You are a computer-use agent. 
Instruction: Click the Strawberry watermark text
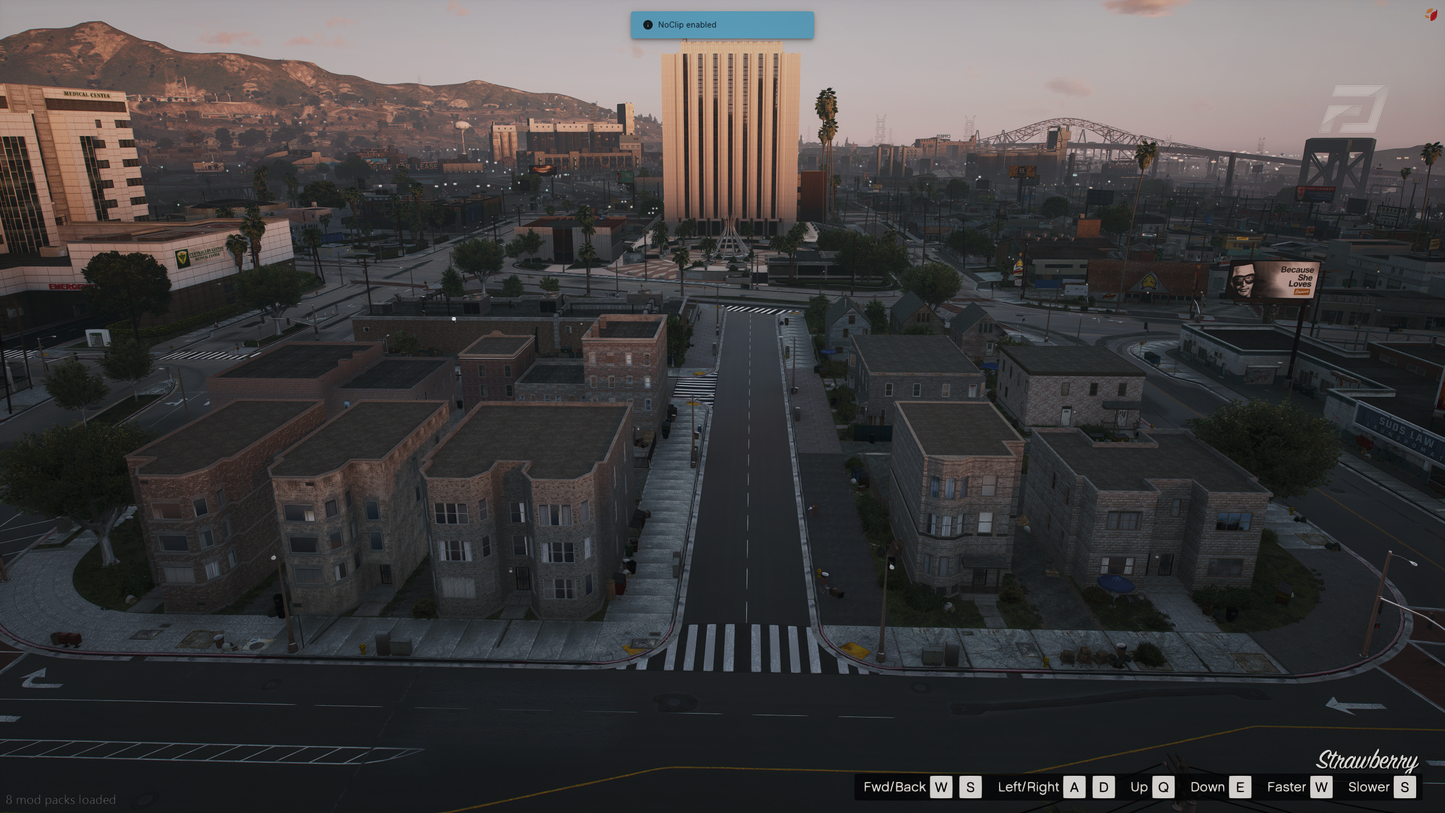click(1370, 760)
